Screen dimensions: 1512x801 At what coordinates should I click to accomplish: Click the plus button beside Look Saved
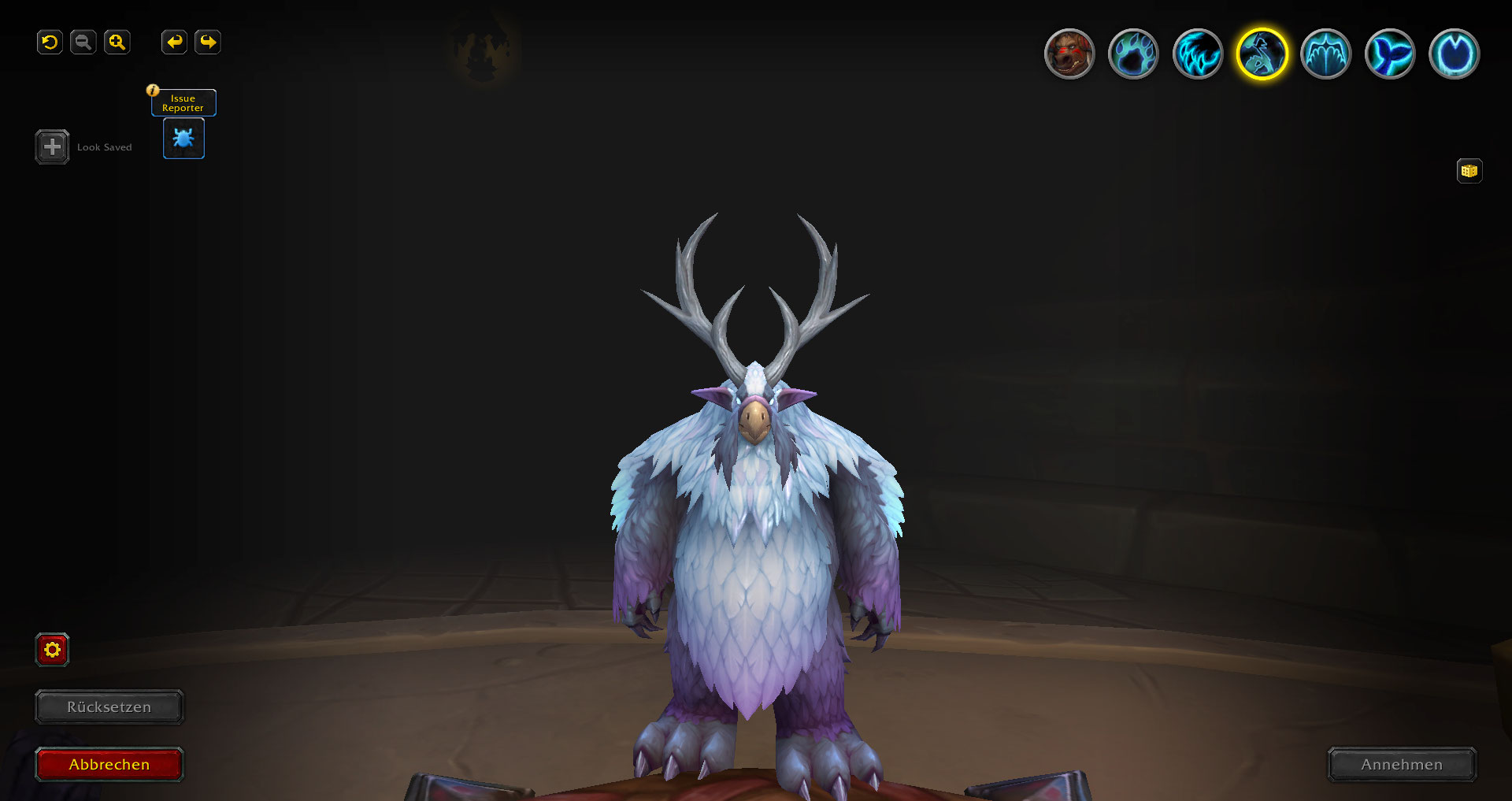(x=52, y=147)
